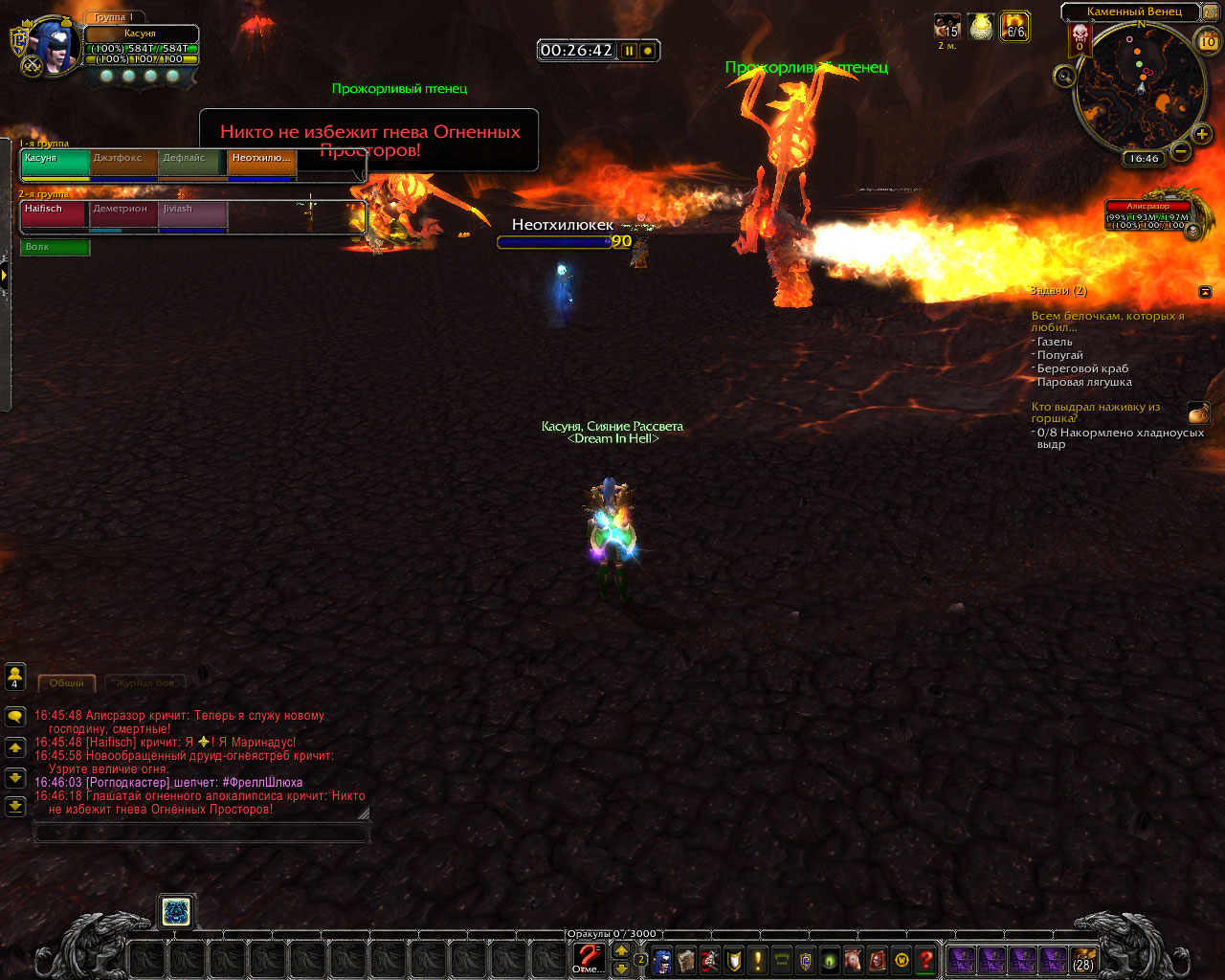Click the 6/6 buff icon
This screenshot has height=980, width=1225.
(x=1014, y=27)
